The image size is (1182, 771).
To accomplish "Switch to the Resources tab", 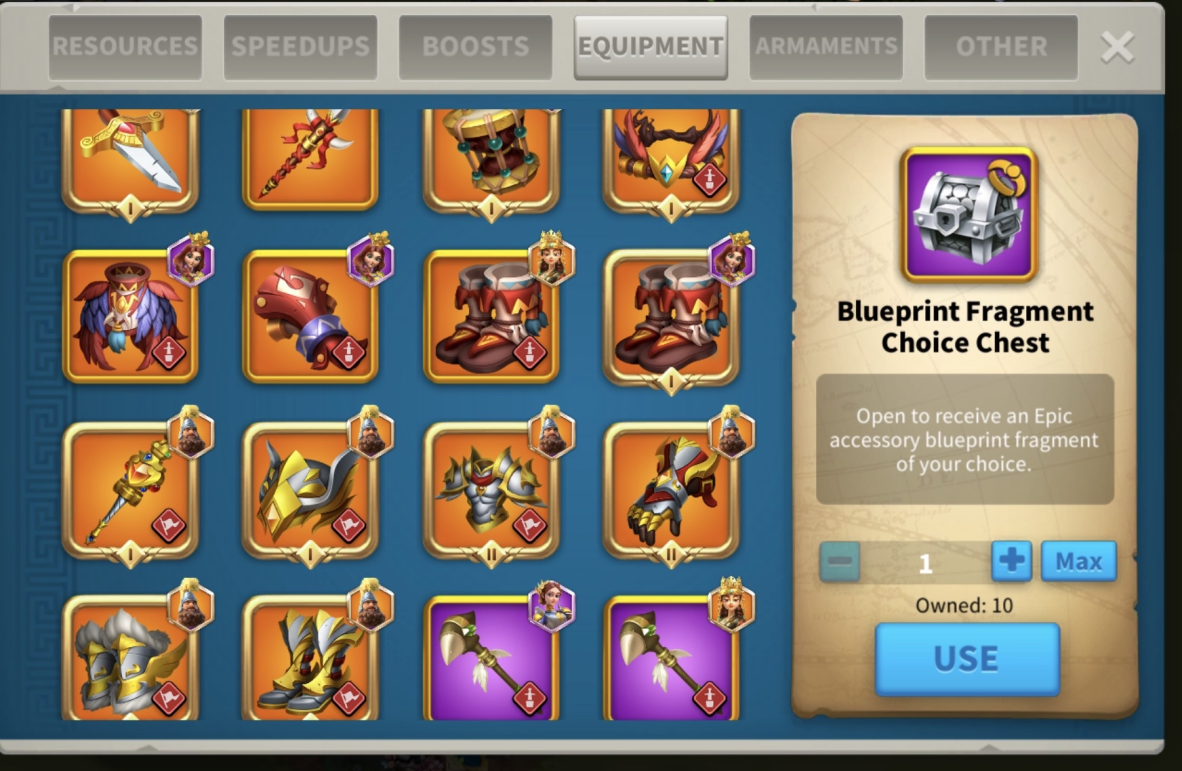I will click(x=125, y=47).
